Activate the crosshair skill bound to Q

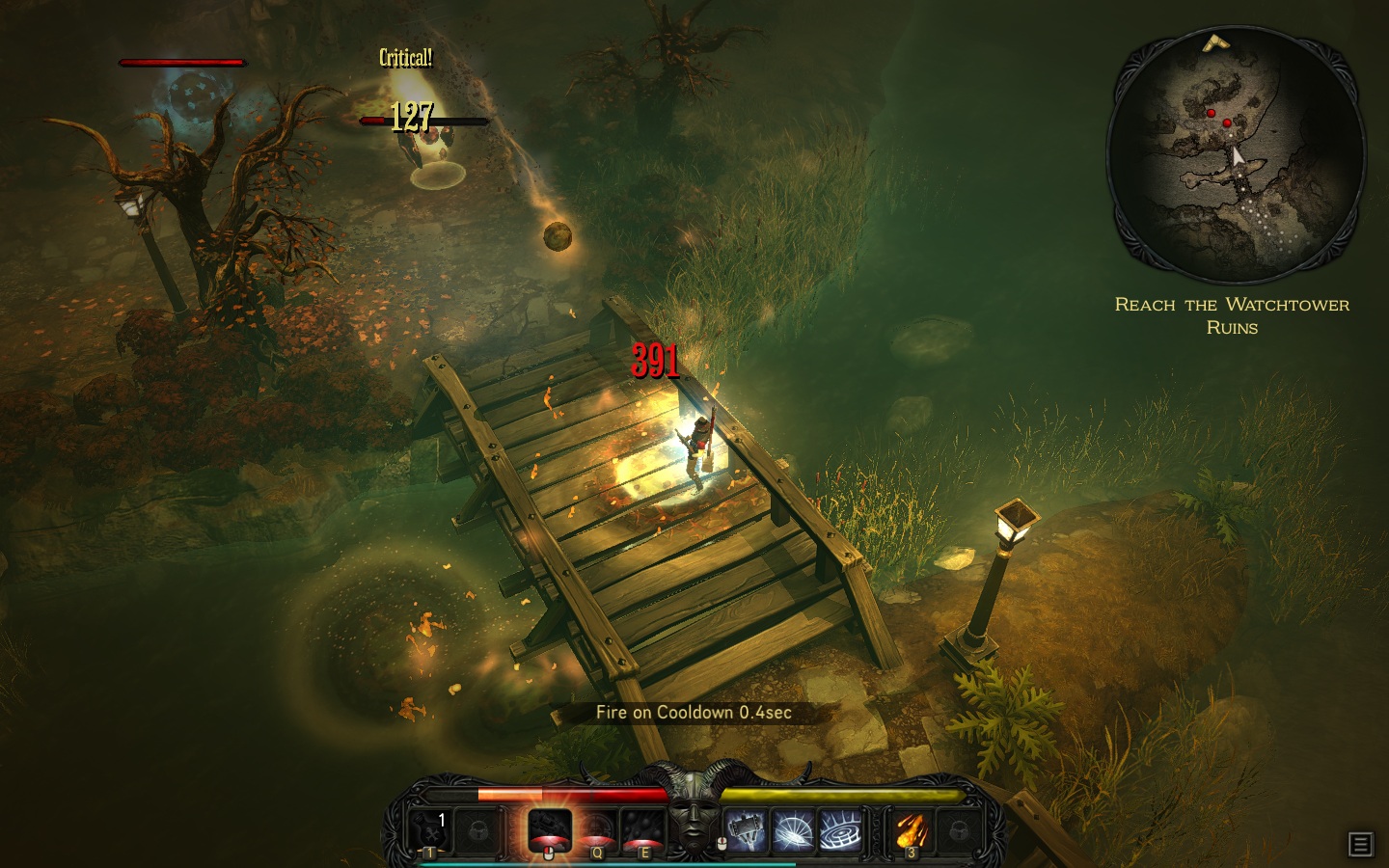(x=598, y=830)
